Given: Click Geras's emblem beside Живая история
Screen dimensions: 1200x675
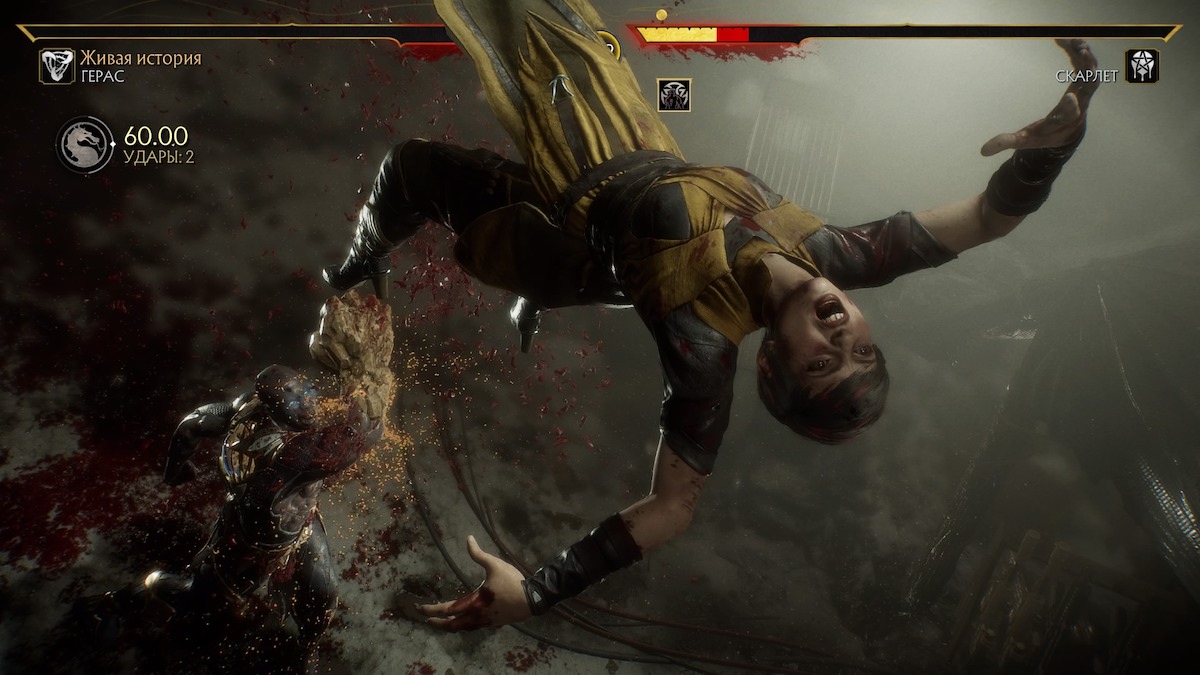Looking at the screenshot, I should coord(56,66).
